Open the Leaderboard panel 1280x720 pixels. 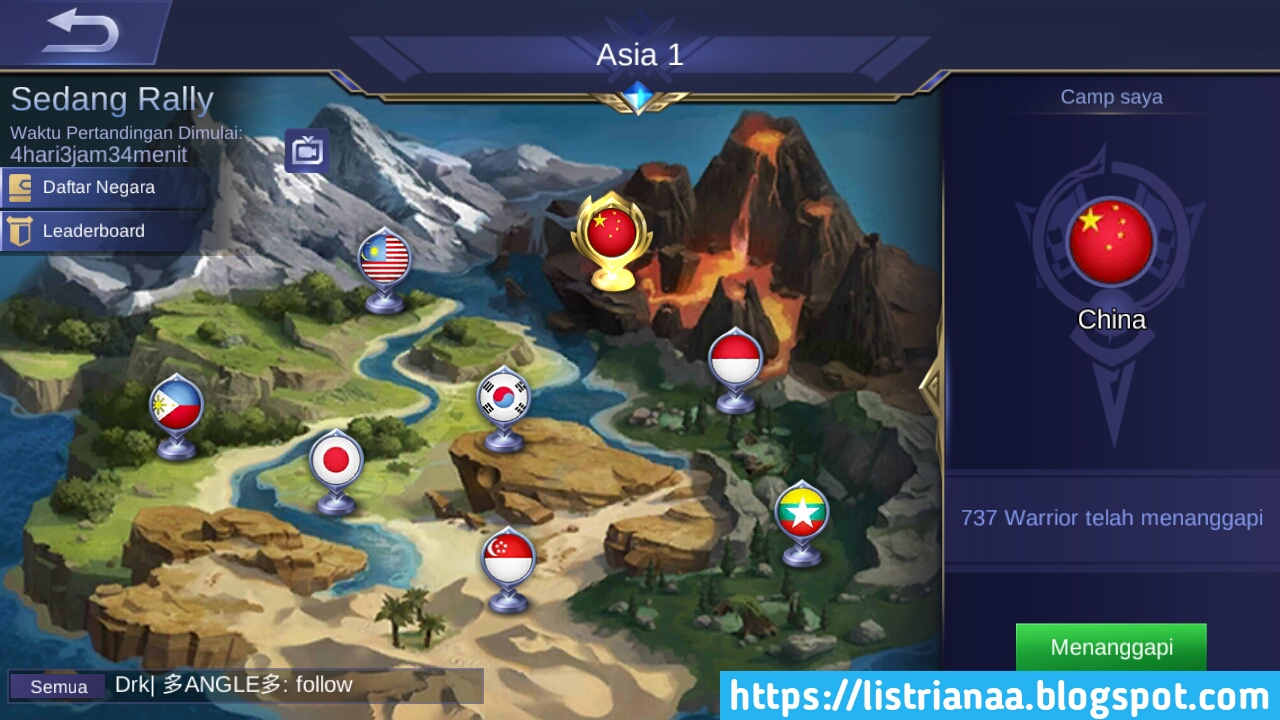pos(92,231)
